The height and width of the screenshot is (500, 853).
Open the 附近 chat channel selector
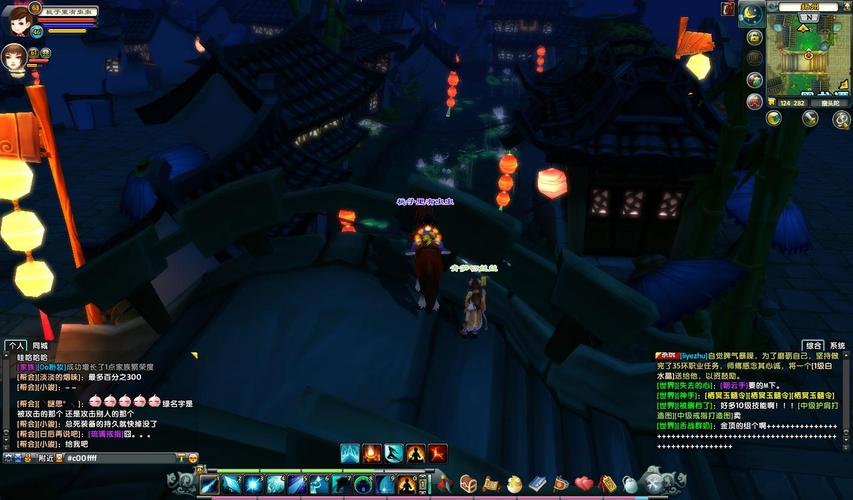47,458
